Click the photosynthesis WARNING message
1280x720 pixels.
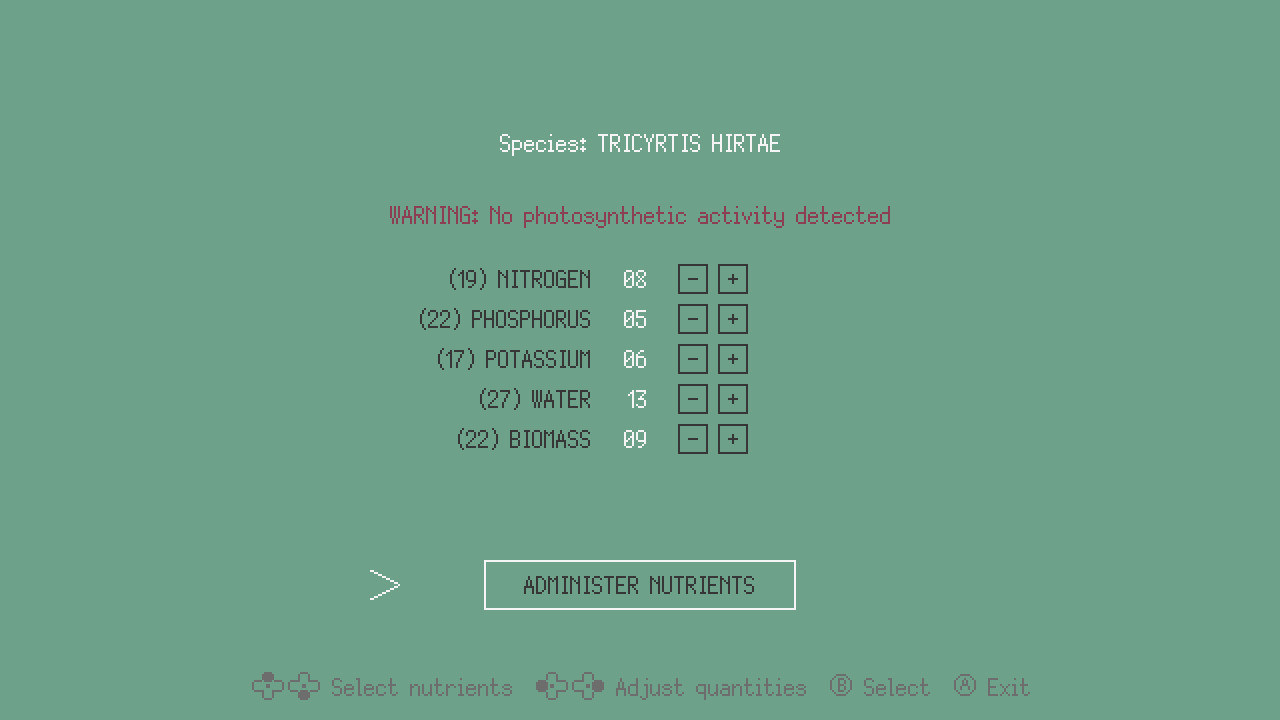[x=639, y=215]
